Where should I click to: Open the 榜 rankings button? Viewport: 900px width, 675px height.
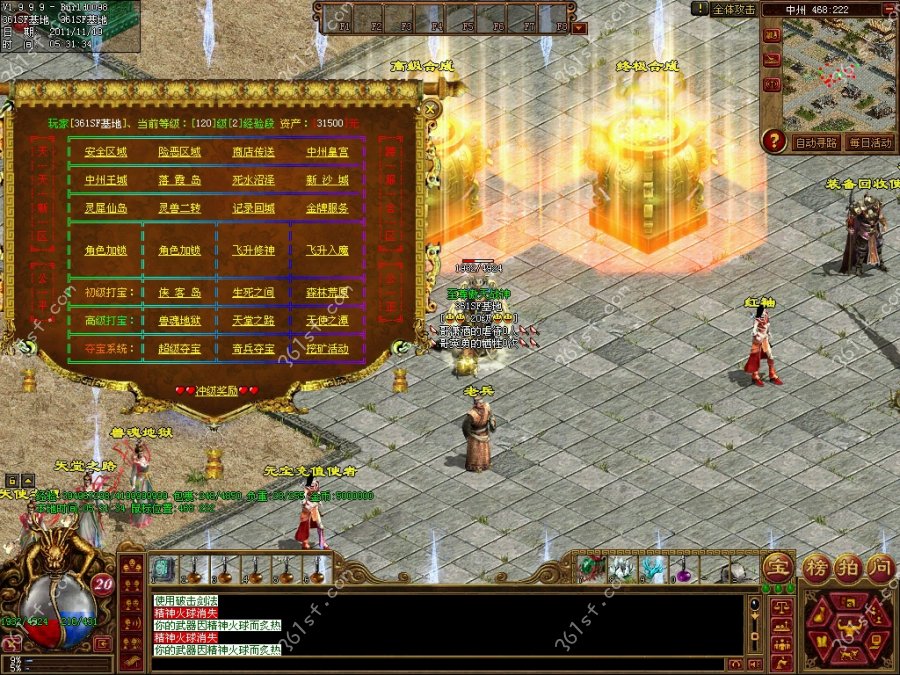pos(817,566)
